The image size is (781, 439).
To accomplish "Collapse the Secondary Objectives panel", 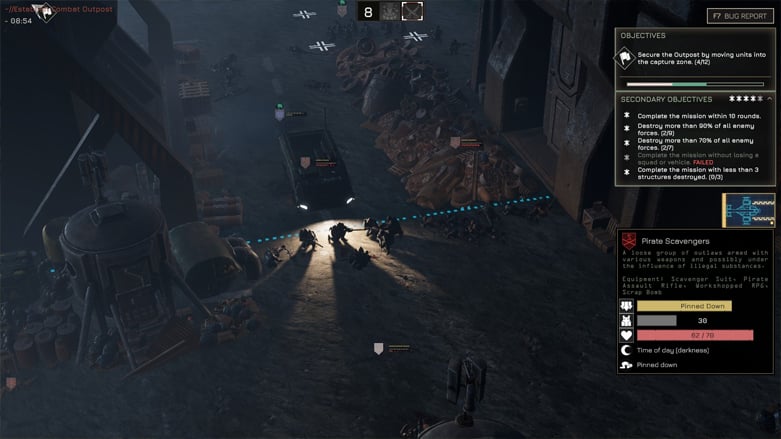I will (769, 99).
